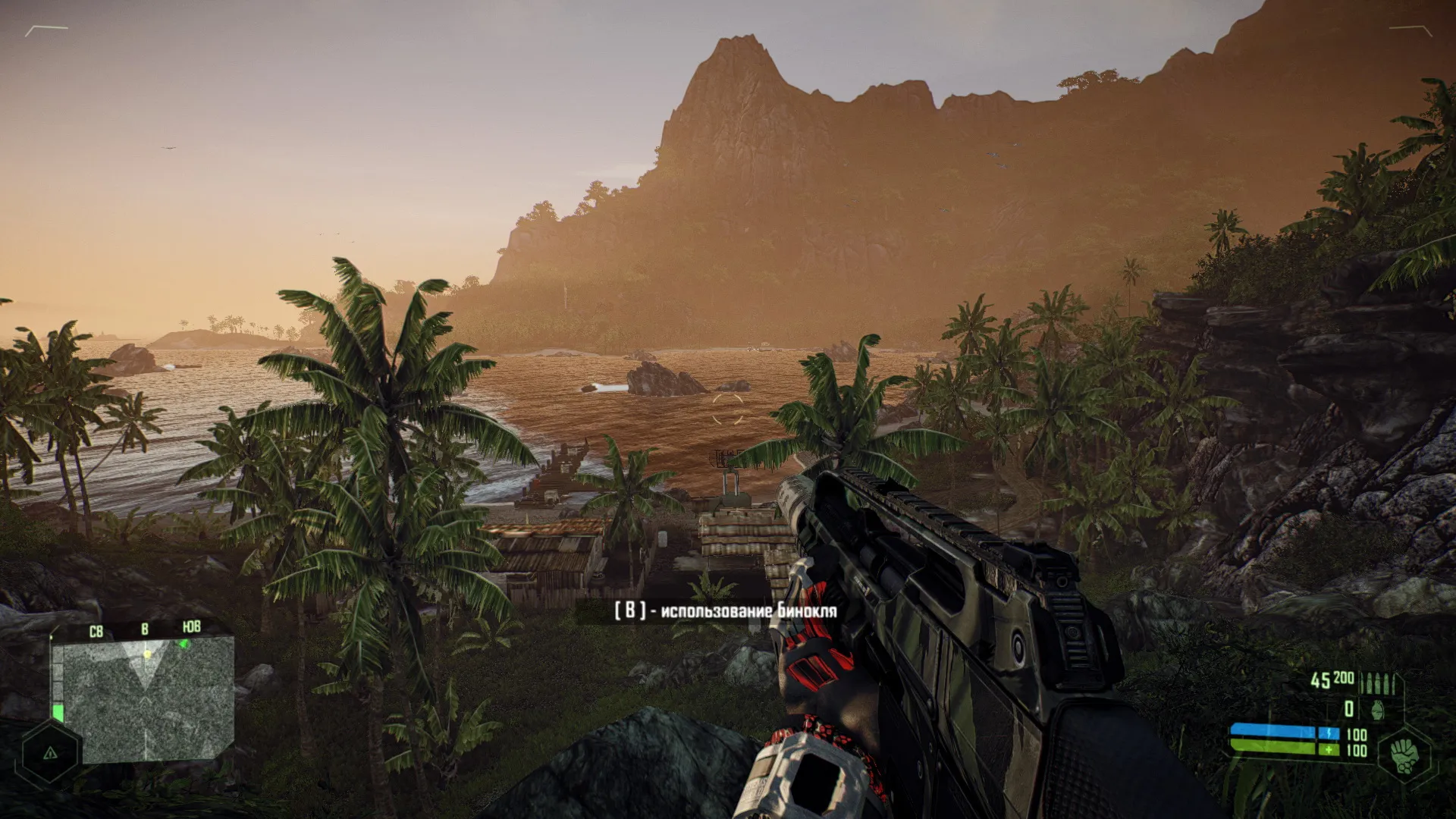
Task: Select the hexagonal warning triangle icon
Action: [x=50, y=753]
